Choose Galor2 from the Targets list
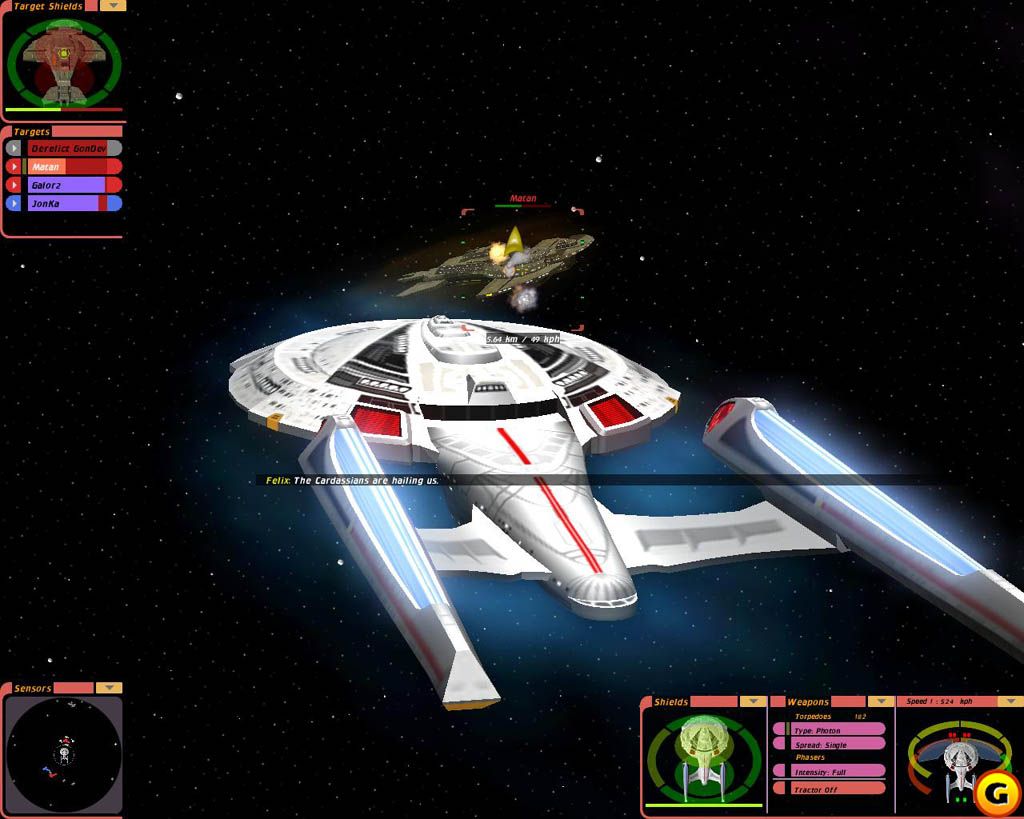 (68, 185)
